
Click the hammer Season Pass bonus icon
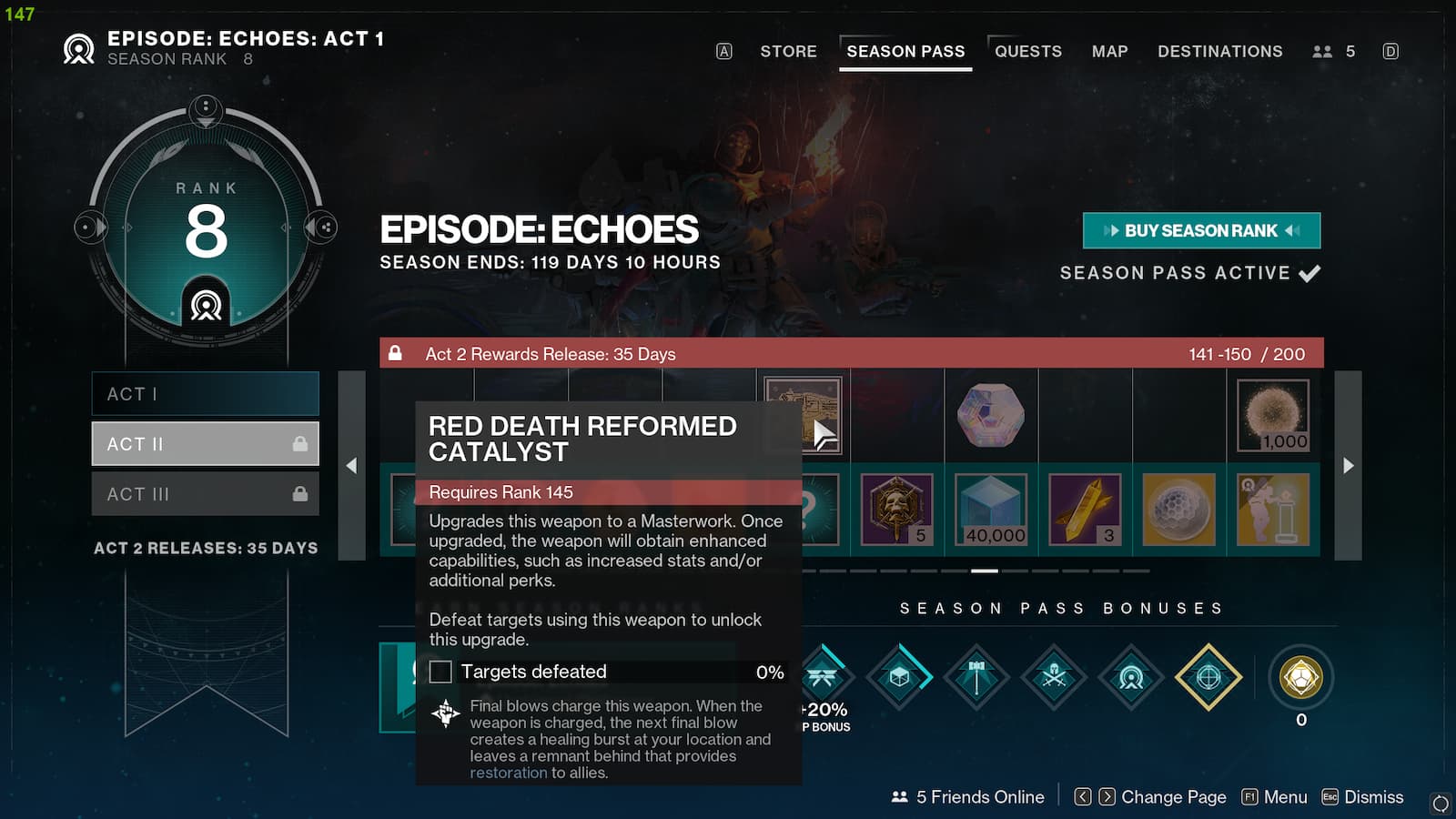976,677
